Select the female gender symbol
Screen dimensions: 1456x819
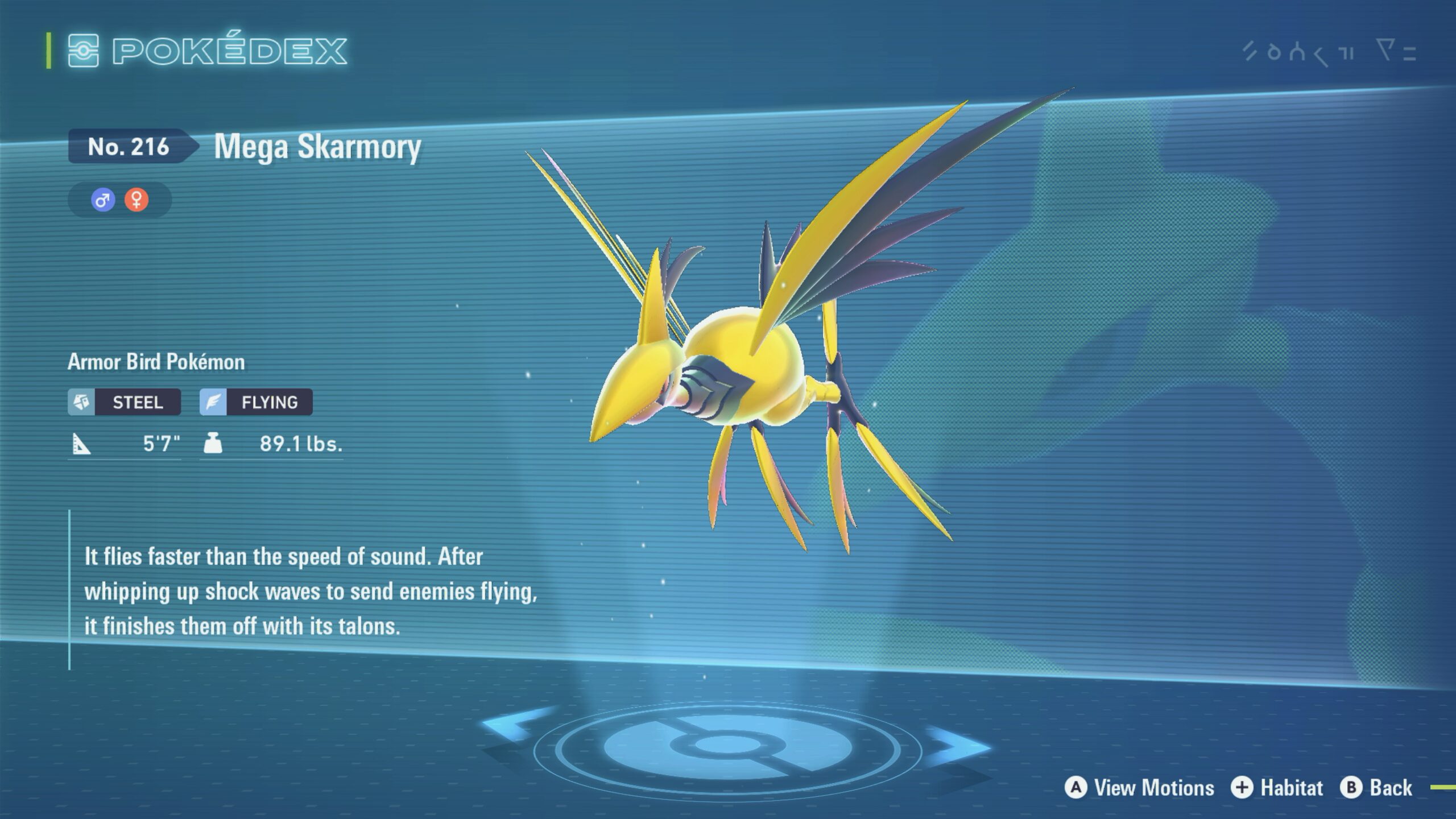tap(136, 200)
